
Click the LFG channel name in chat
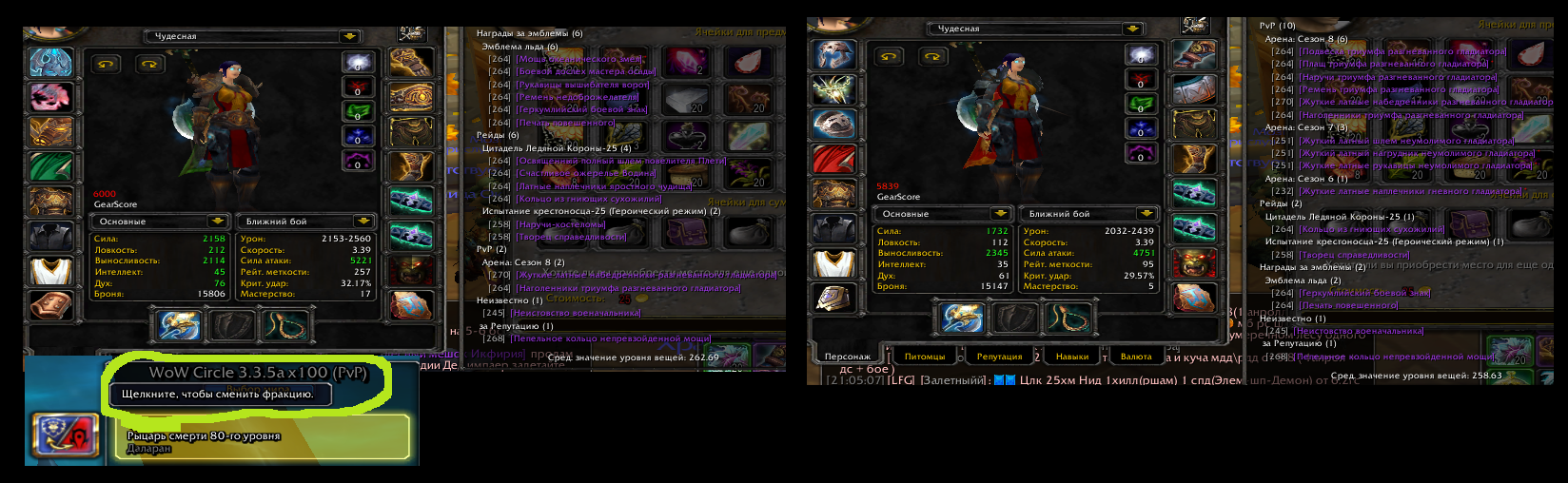click(901, 380)
